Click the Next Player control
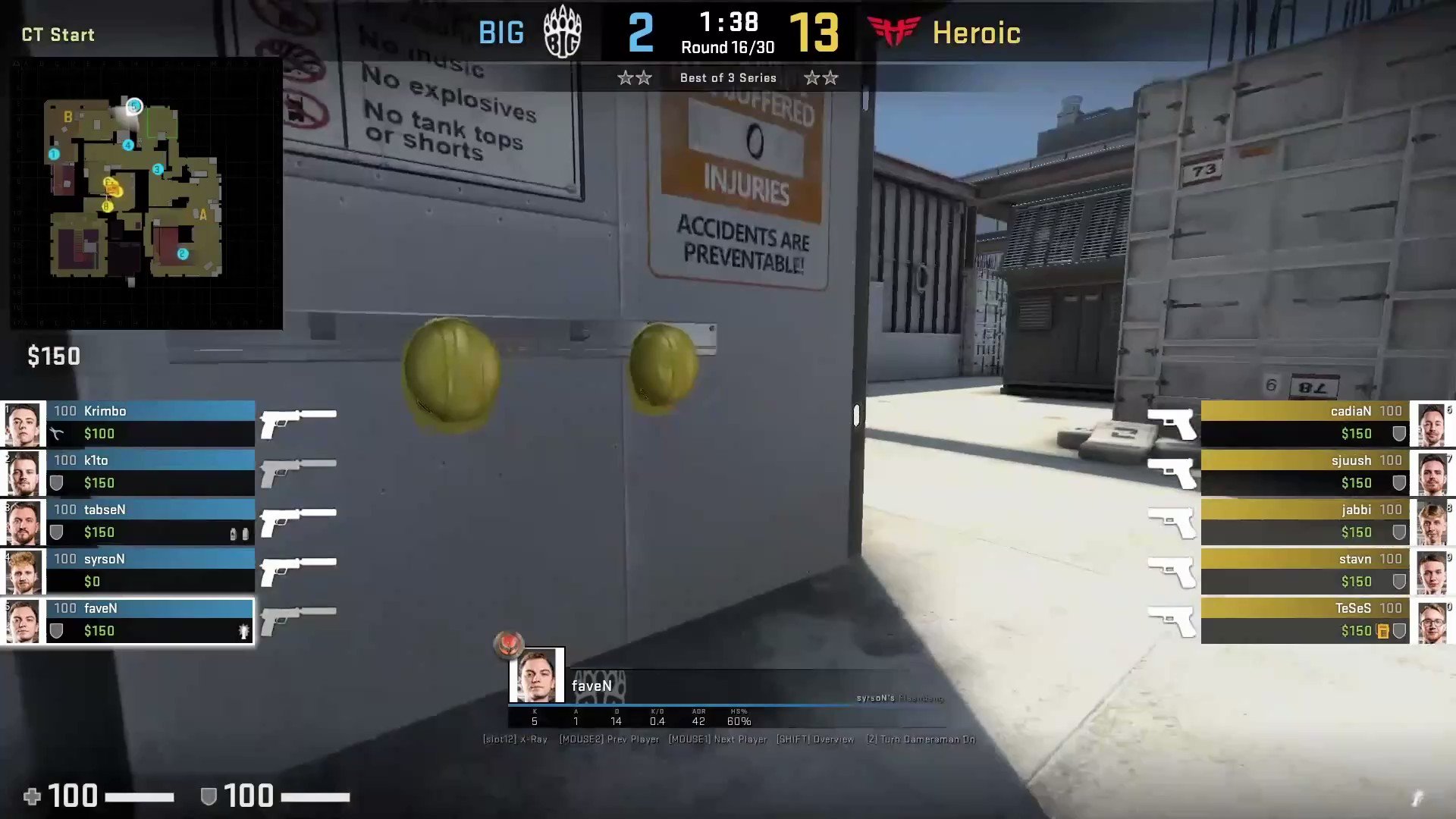This screenshot has height=819, width=1456. click(x=717, y=739)
